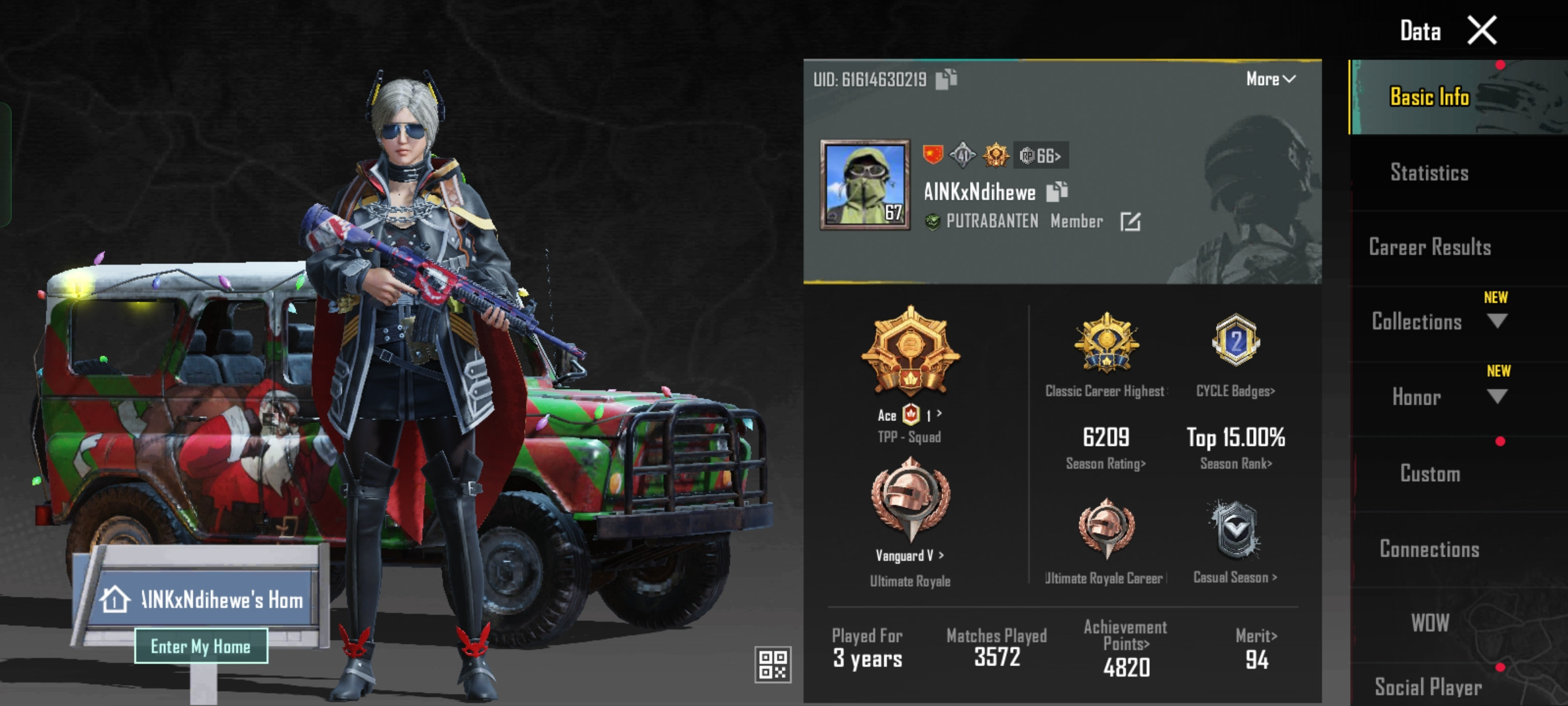Open the player avatar portrait

865,184
